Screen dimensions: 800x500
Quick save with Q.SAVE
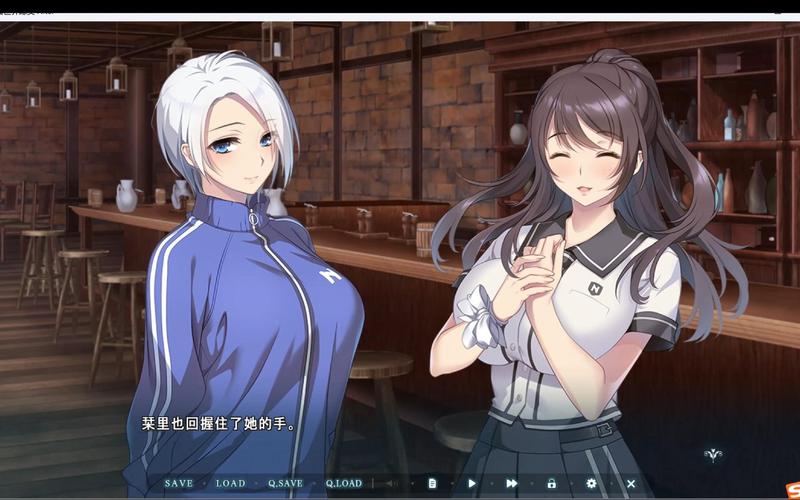pyautogui.click(x=285, y=483)
